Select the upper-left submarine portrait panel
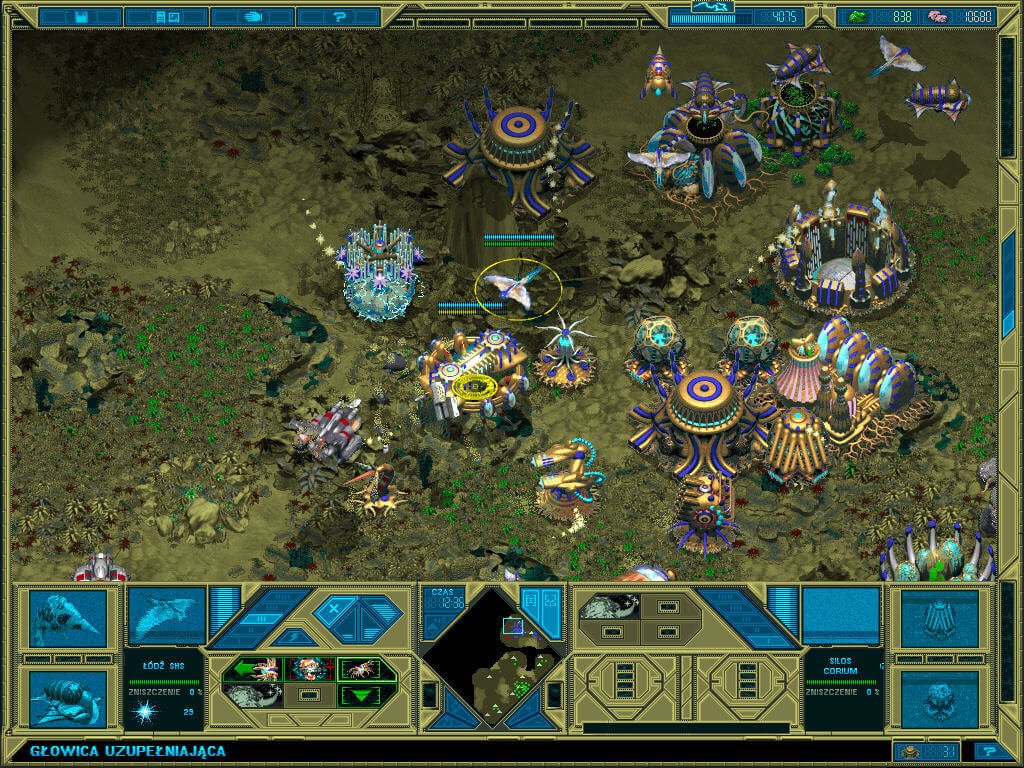Viewport: 1024px width, 768px height. click(x=67, y=617)
